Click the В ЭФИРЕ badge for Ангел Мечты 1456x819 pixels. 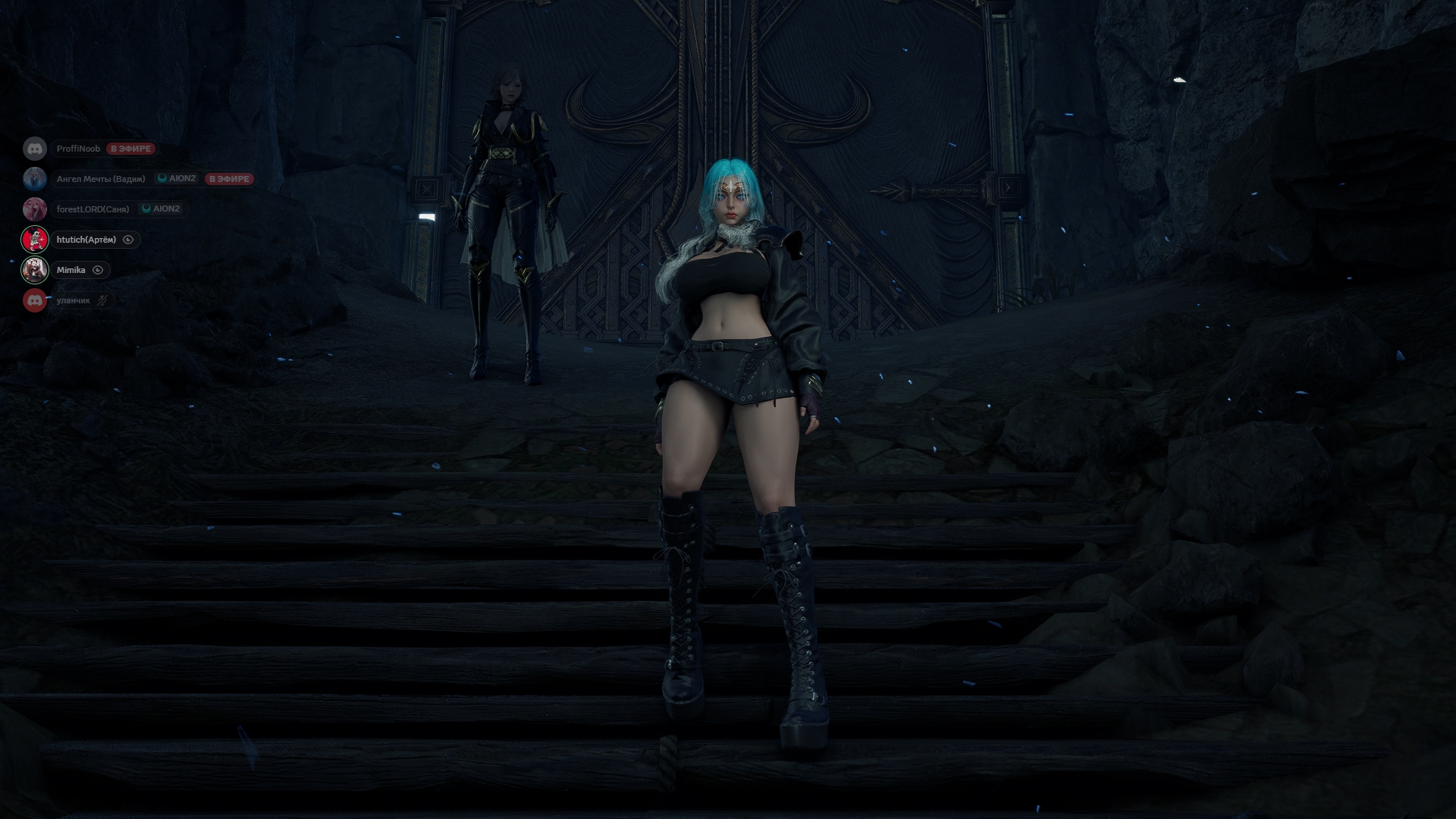(227, 179)
